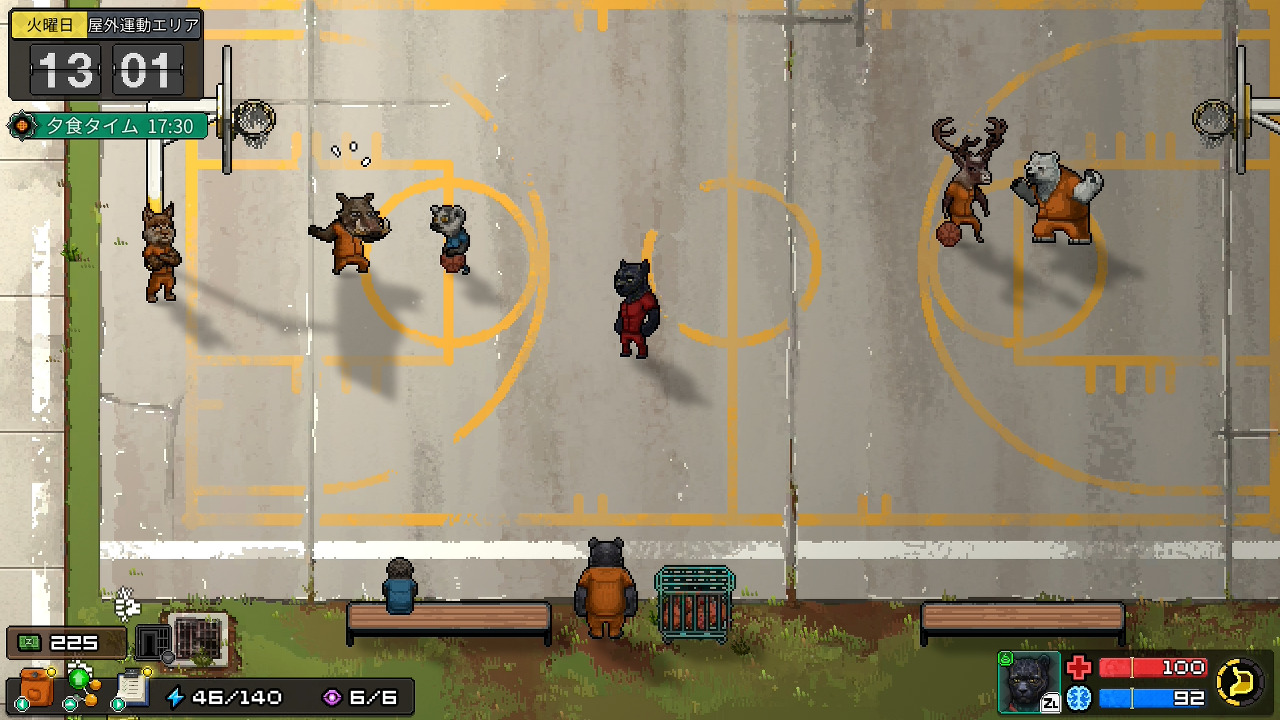
Task: Select the 夕食タイム 17:30 schedule tracker
Action: click(x=108, y=126)
